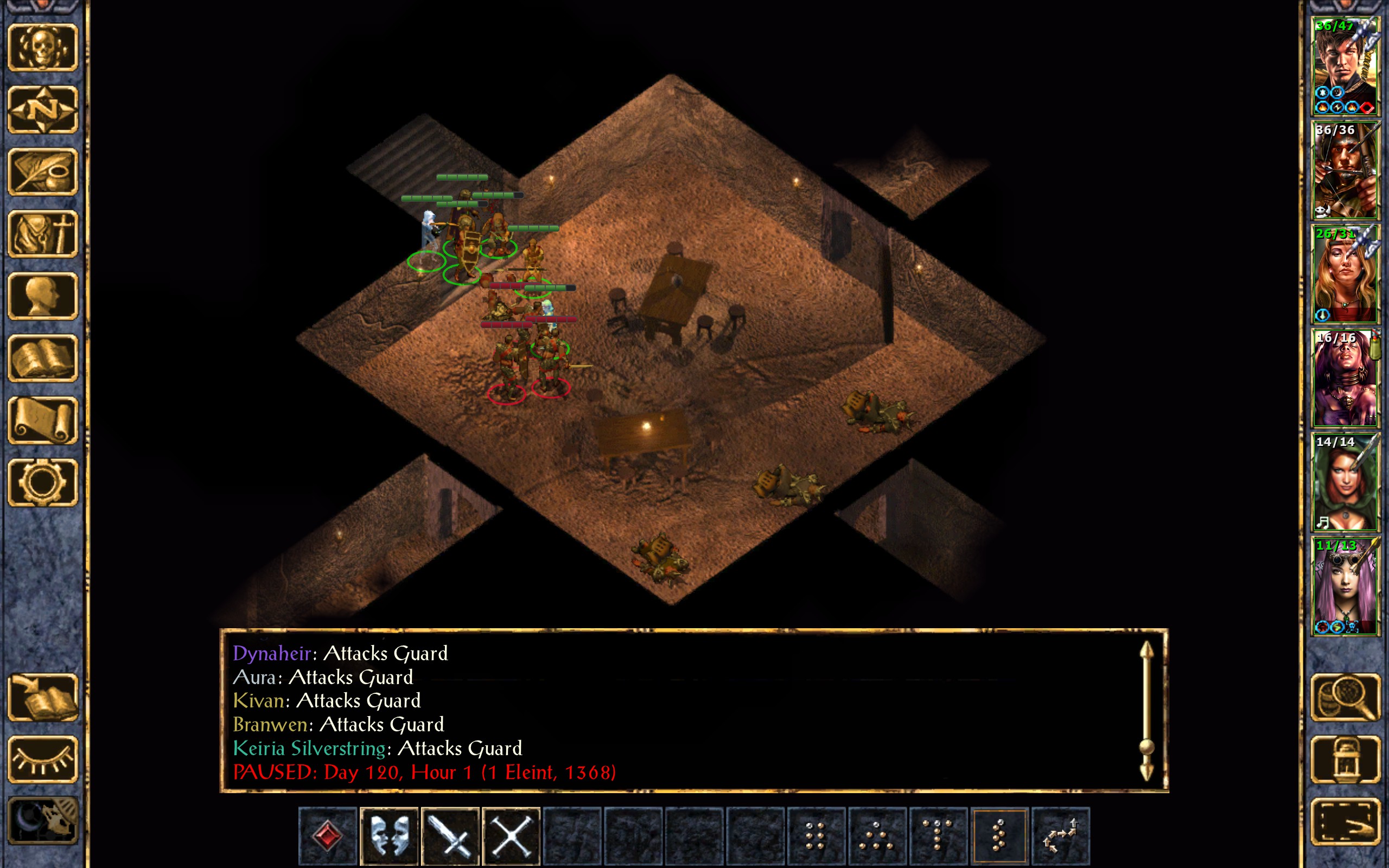
Task: Toggle the closed eye button
Action: pyautogui.click(x=43, y=759)
